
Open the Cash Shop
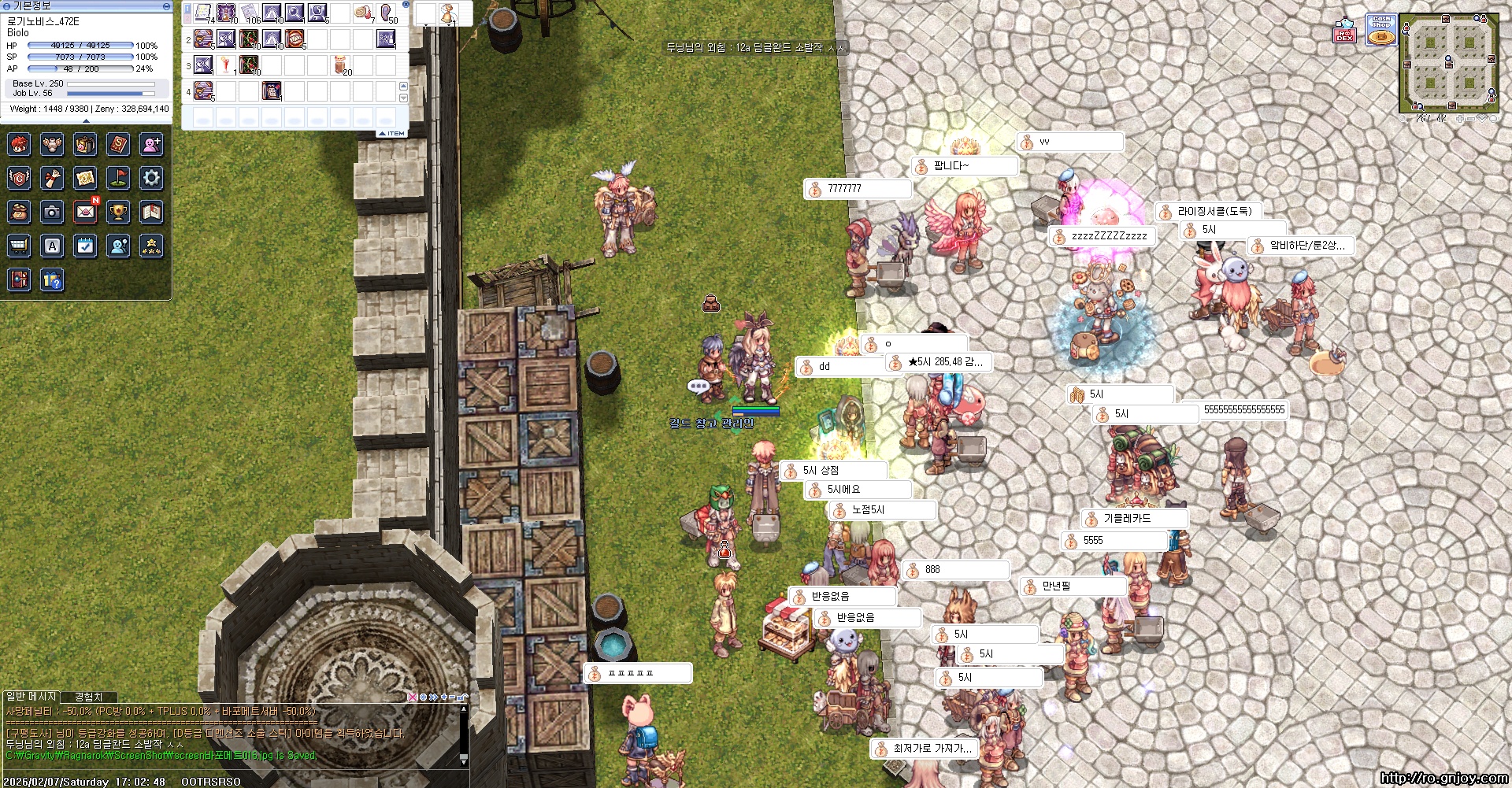point(1381,30)
